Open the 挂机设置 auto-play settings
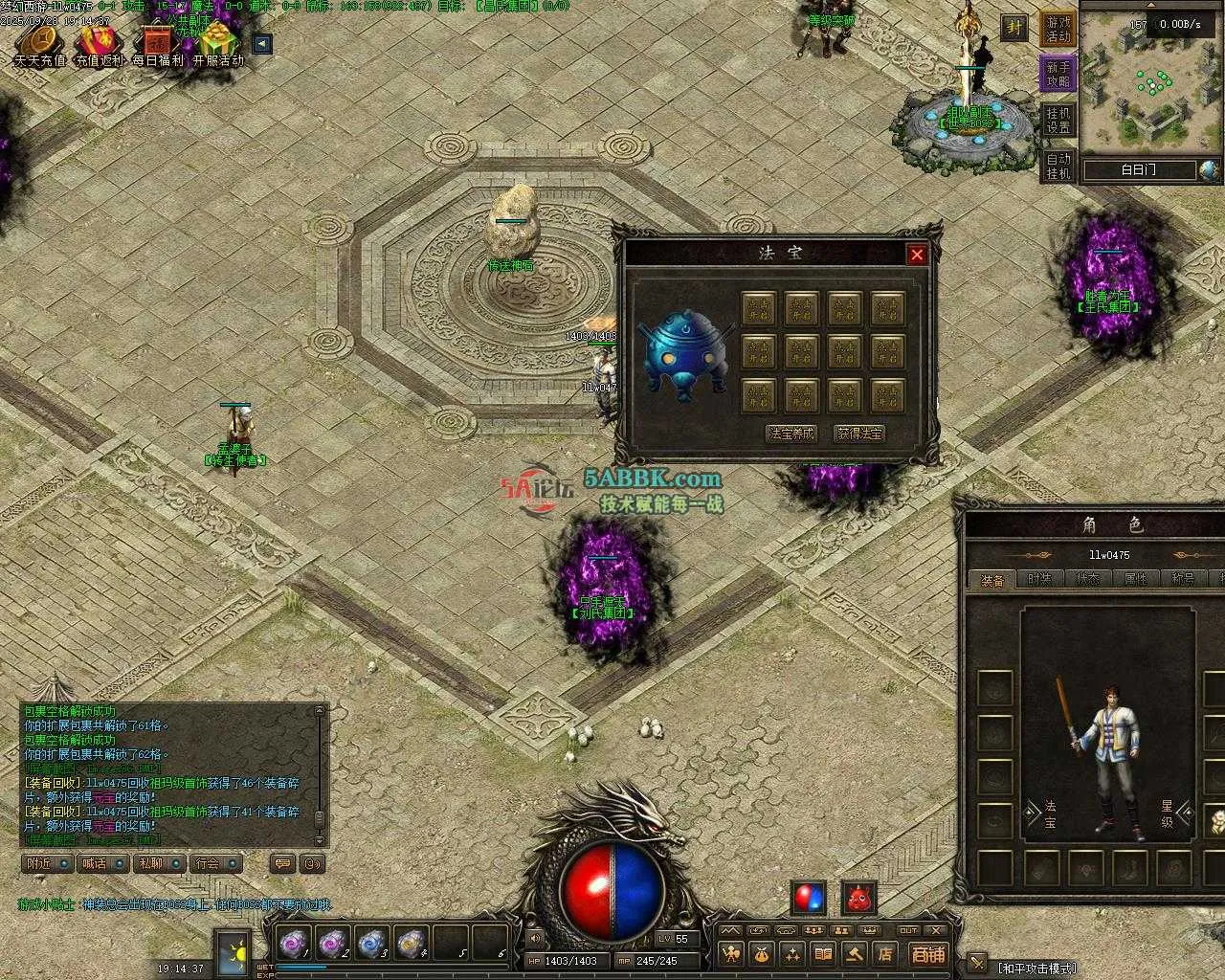 pyautogui.click(x=1058, y=120)
